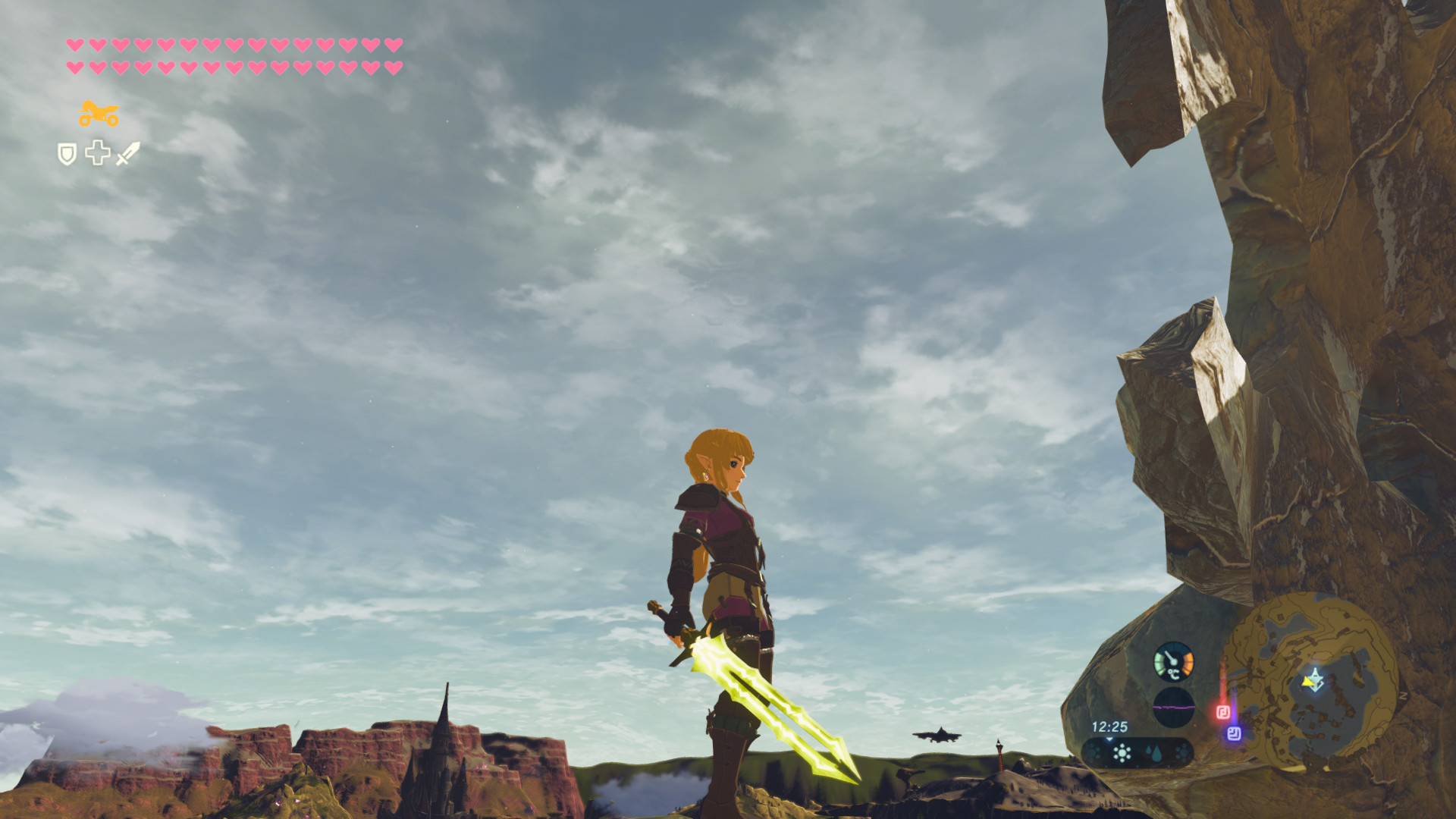Click the purple shrine marker below the red one
The height and width of the screenshot is (819, 1456).
click(x=1235, y=735)
